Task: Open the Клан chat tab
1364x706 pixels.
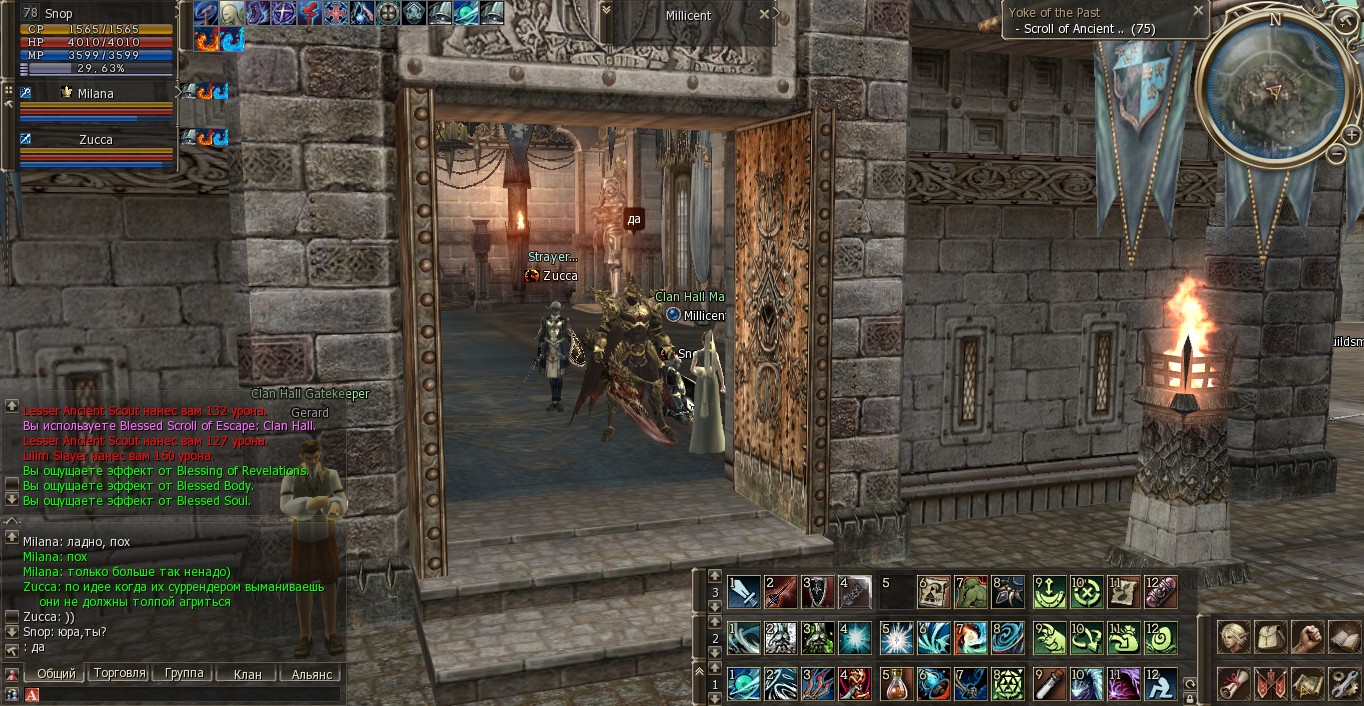Action: tap(247, 674)
